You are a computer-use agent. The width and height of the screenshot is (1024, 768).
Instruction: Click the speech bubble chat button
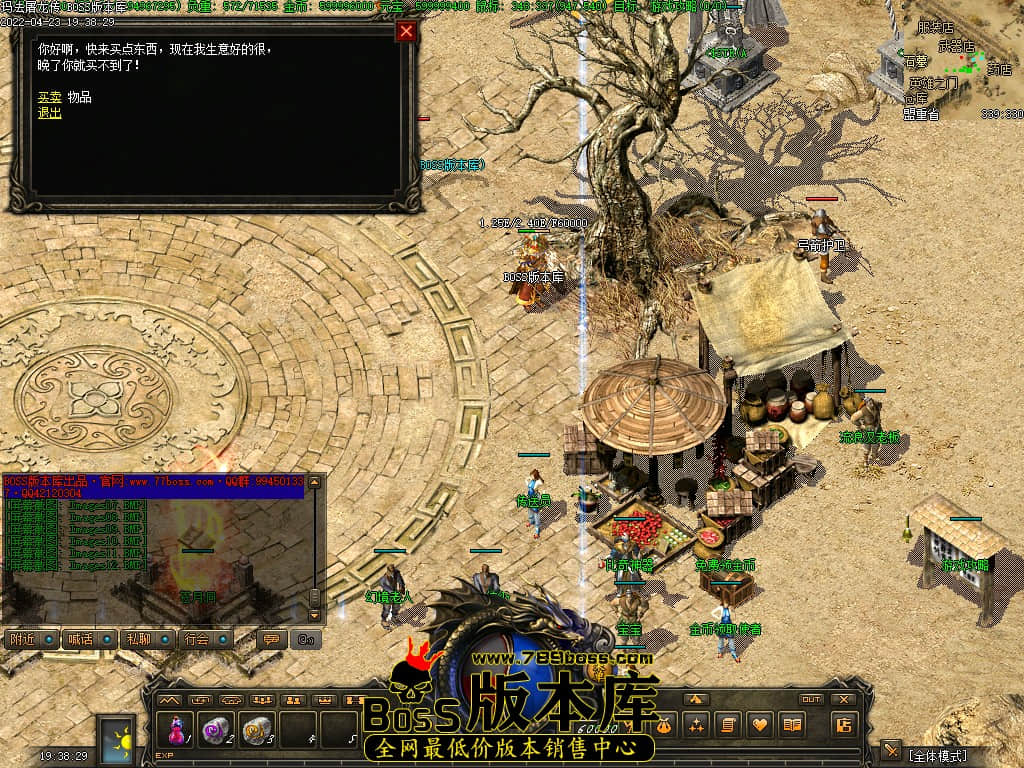[x=270, y=639]
